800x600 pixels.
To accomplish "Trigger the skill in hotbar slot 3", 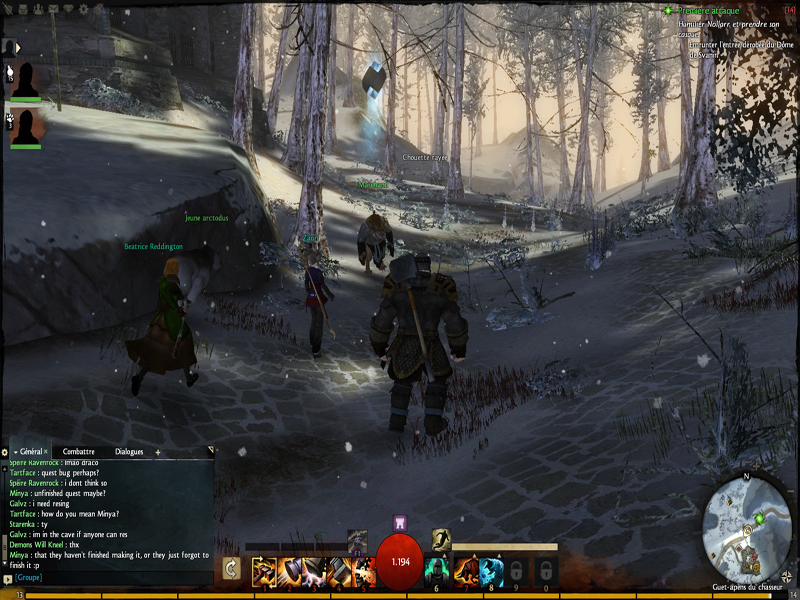I will pyautogui.click(x=314, y=570).
